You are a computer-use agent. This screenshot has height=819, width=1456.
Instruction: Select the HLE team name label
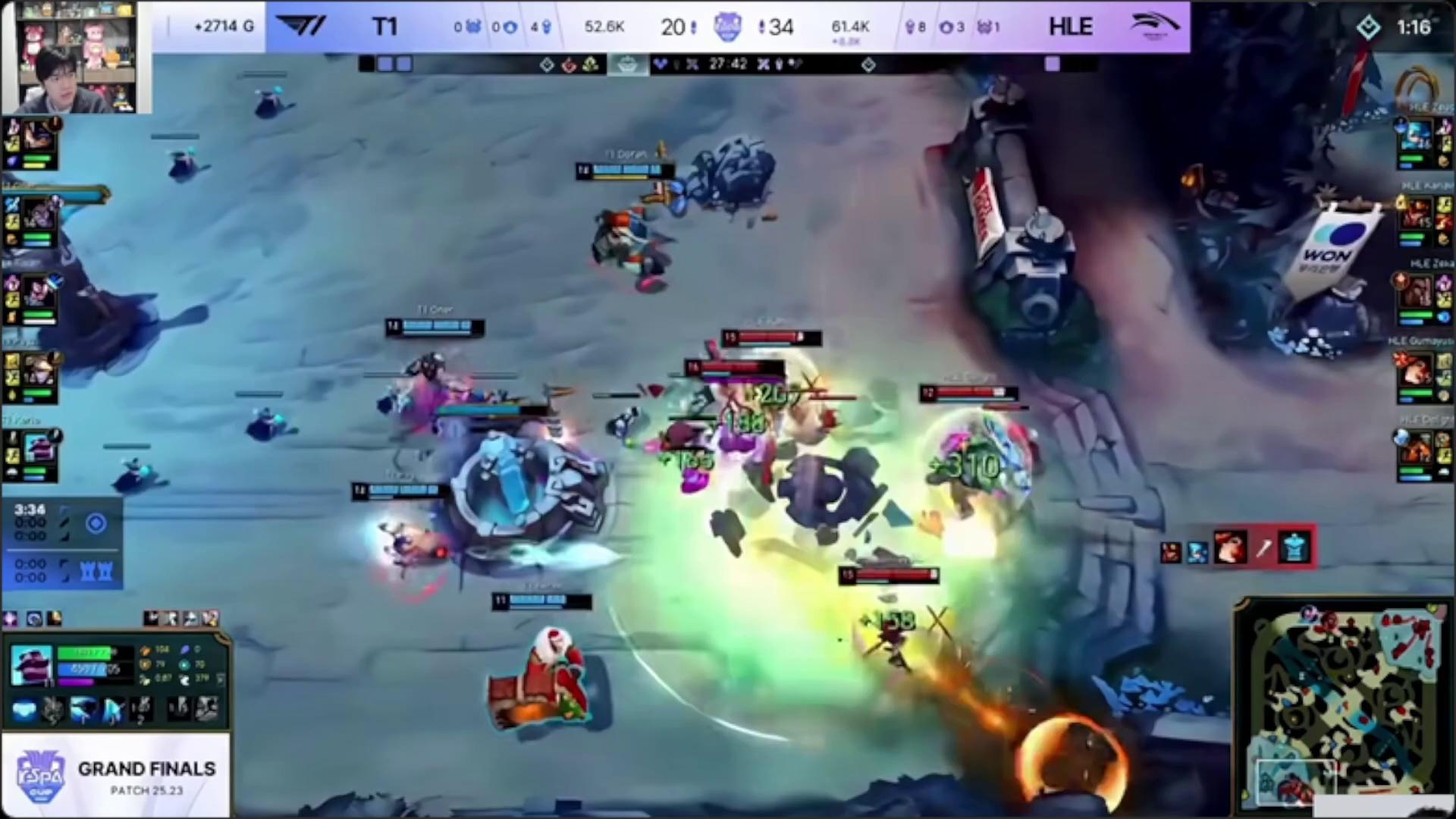1070,27
